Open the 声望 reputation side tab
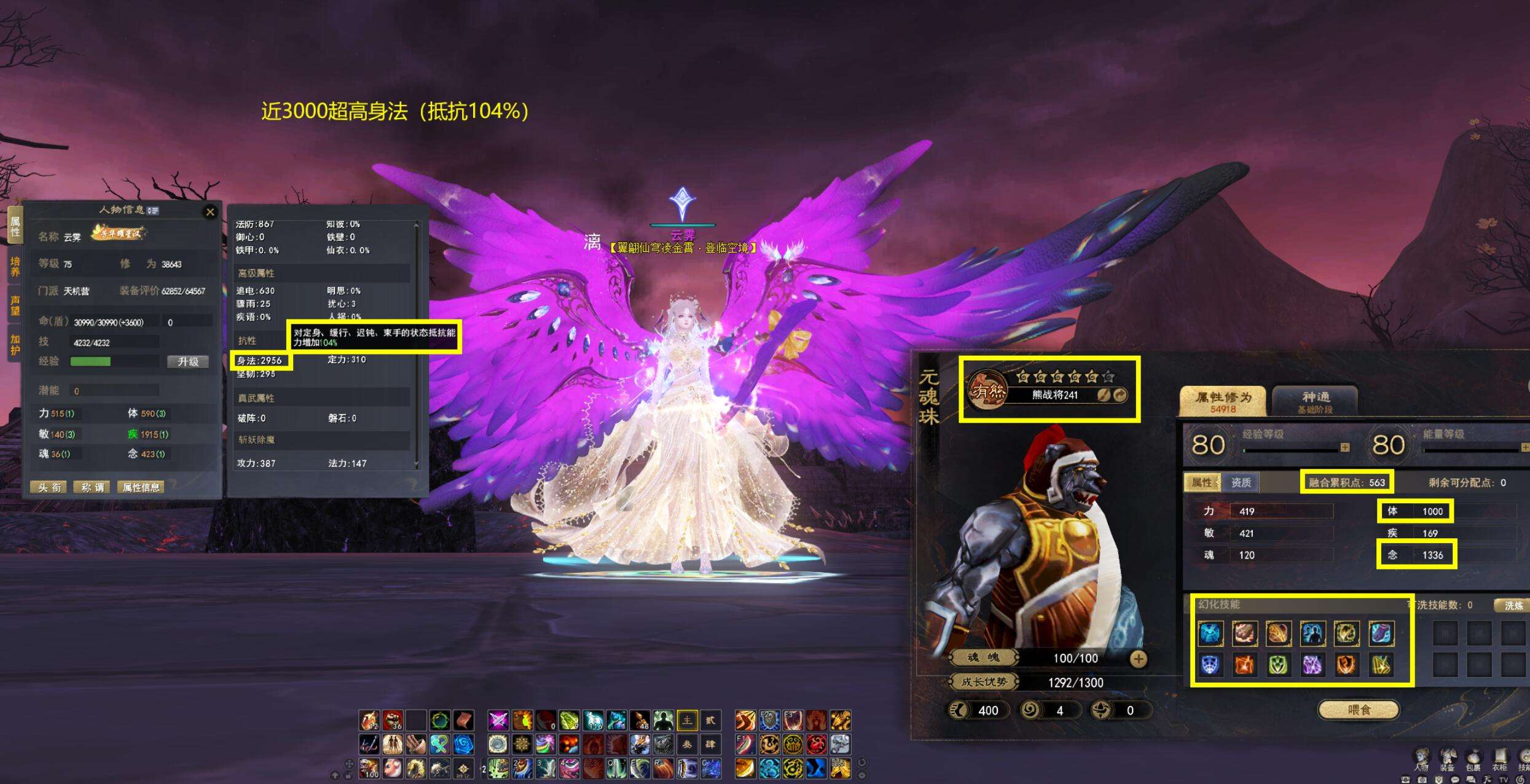This screenshot has width=1530, height=784. 14,305
